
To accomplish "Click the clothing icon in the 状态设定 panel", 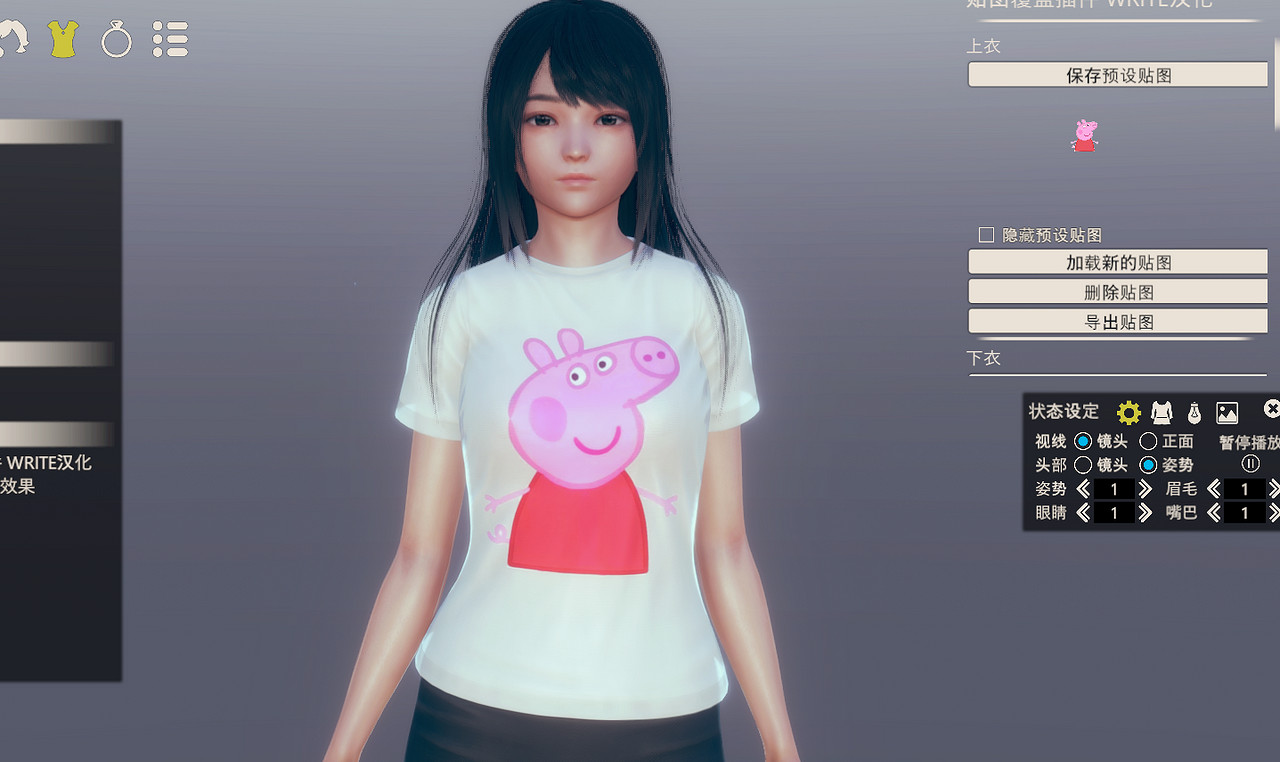I will [x=1161, y=411].
